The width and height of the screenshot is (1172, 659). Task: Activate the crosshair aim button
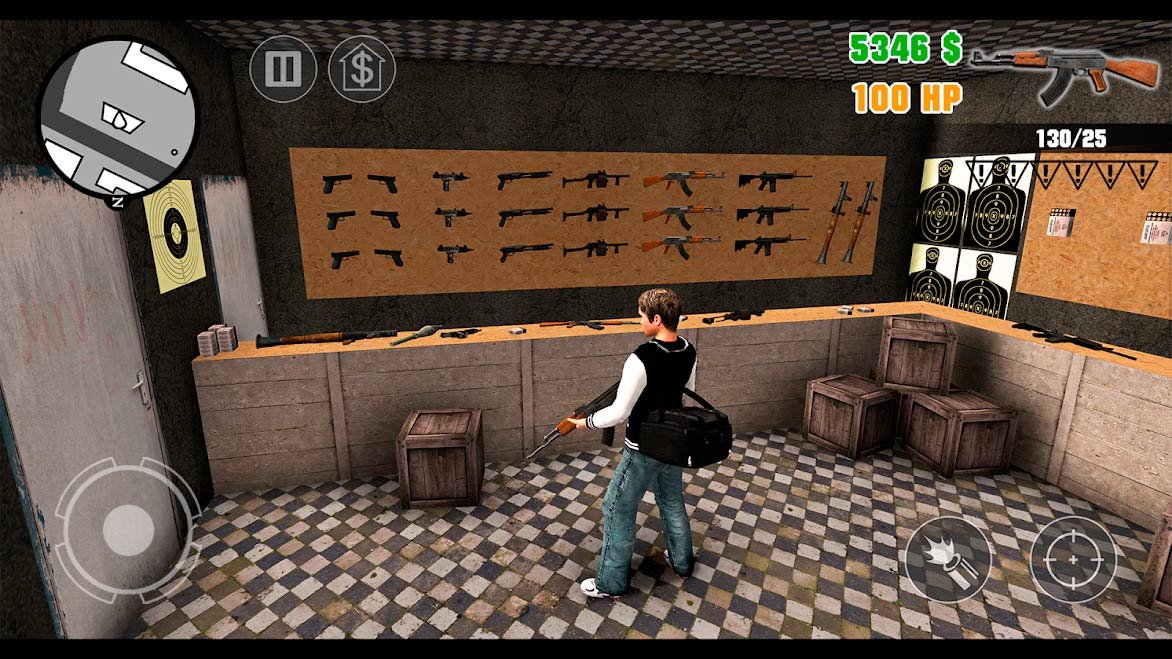[x=1073, y=560]
